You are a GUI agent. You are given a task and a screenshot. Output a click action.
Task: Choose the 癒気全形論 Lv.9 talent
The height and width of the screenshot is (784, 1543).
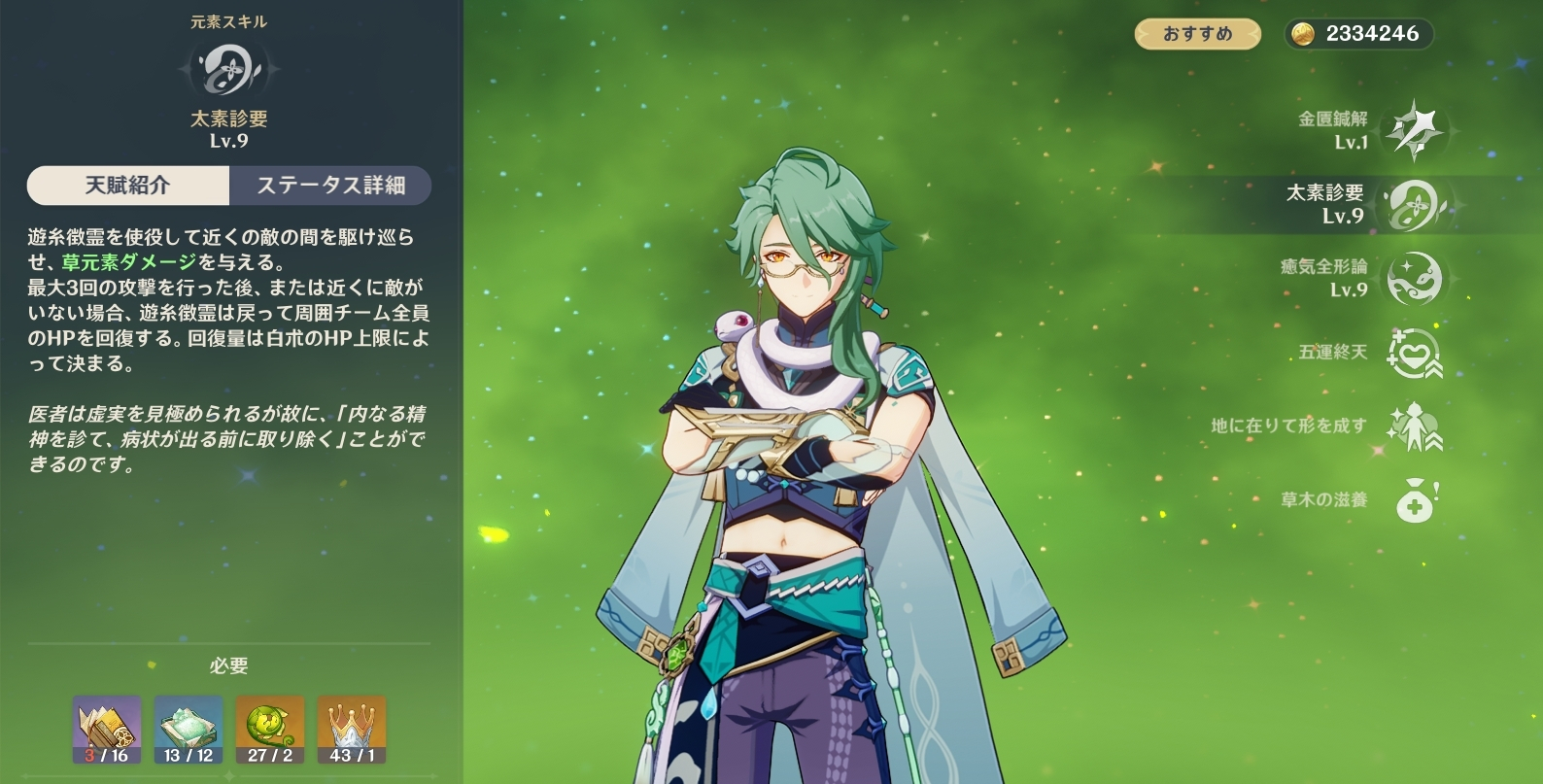click(x=1414, y=279)
